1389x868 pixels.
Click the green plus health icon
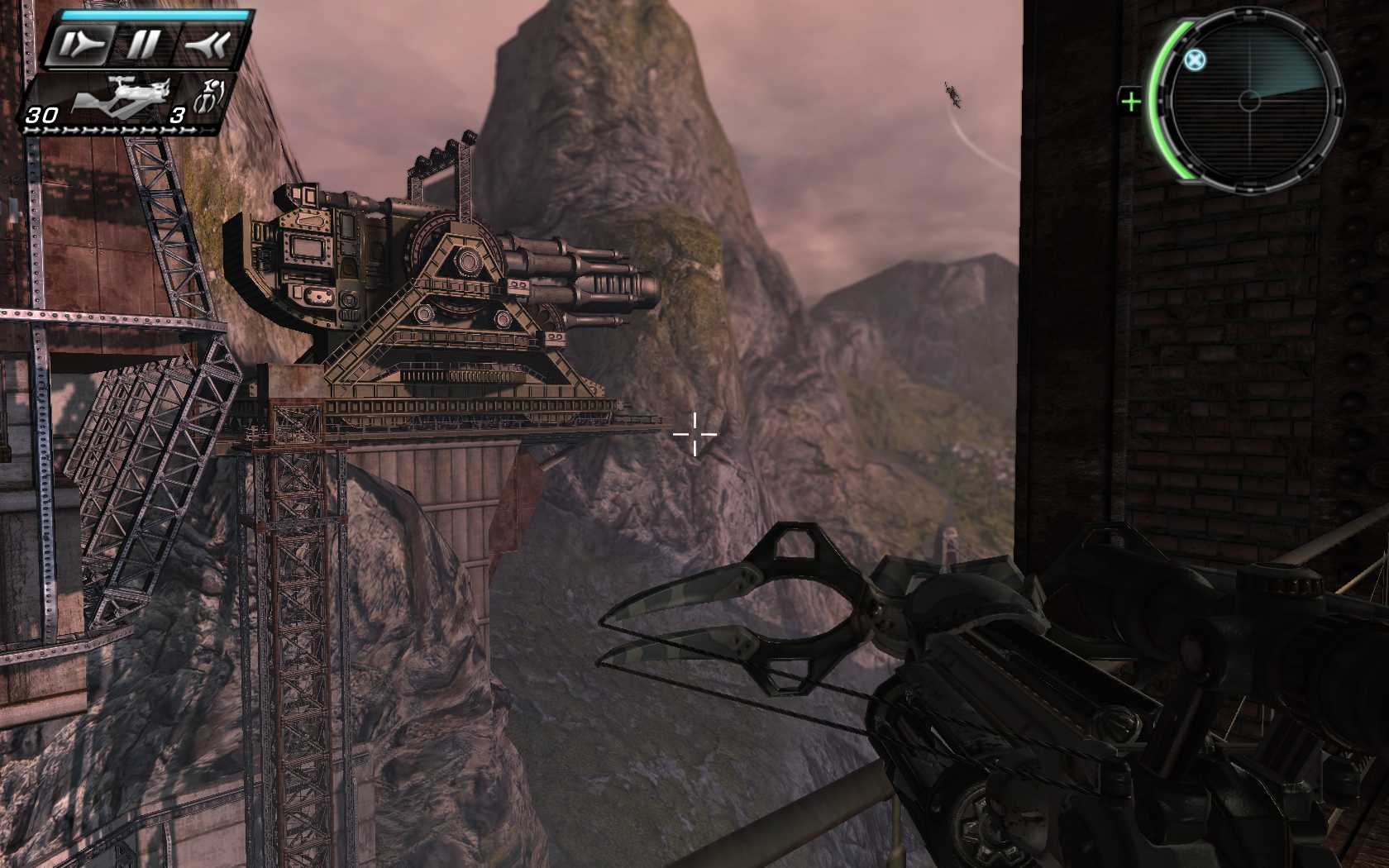[1130, 102]
